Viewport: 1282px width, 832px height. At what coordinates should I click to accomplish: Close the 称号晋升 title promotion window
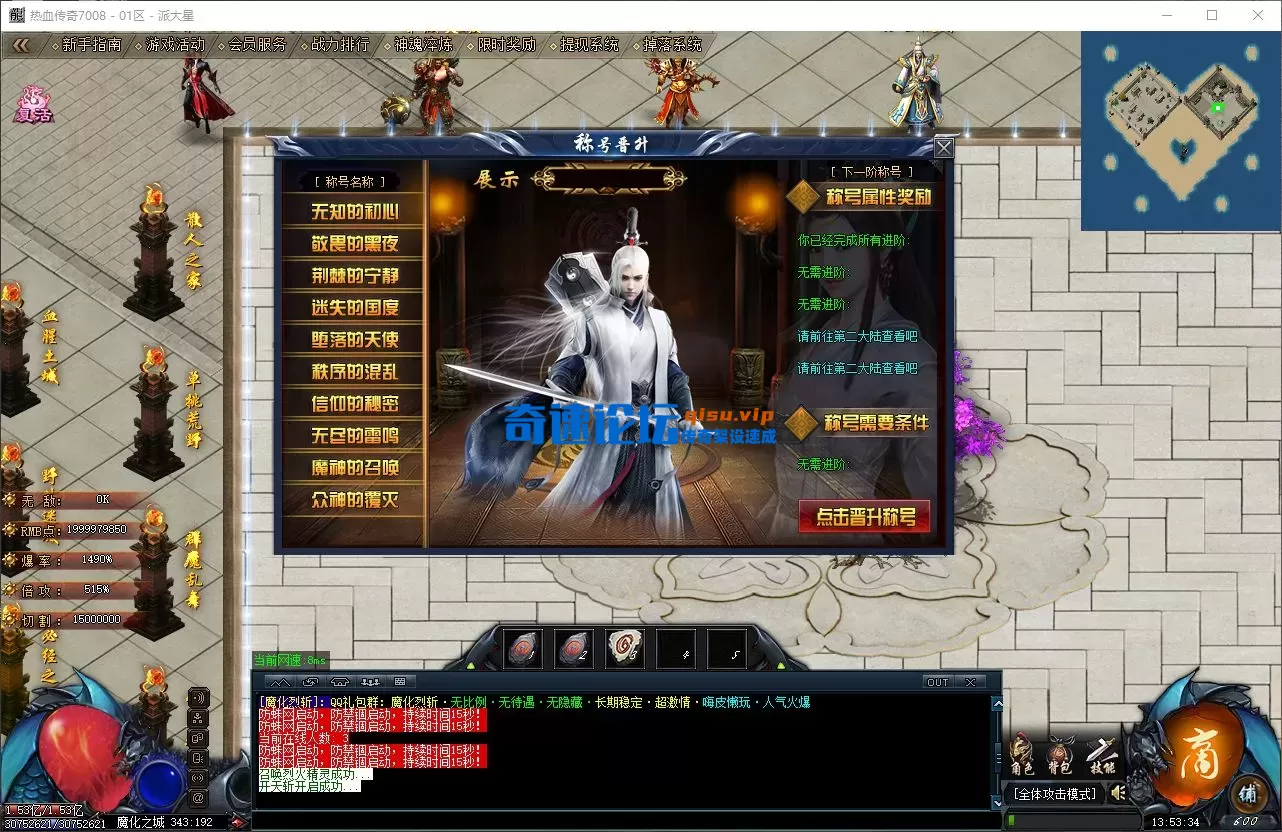pyautogui.click(x=943, y=149)
